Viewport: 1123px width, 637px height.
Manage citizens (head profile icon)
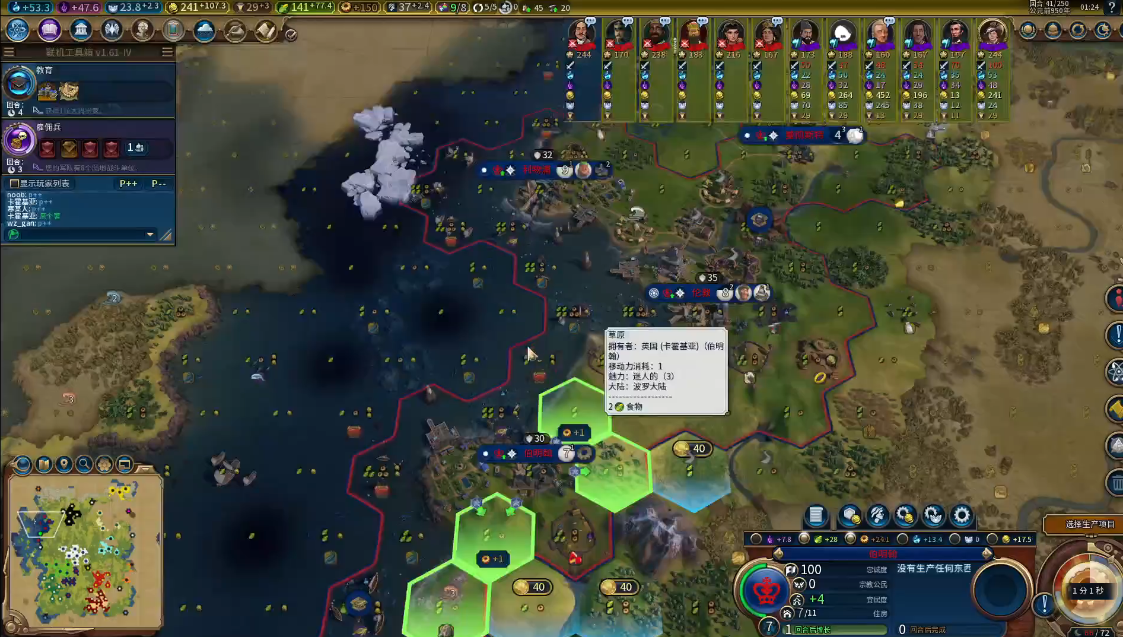(877, 516)
